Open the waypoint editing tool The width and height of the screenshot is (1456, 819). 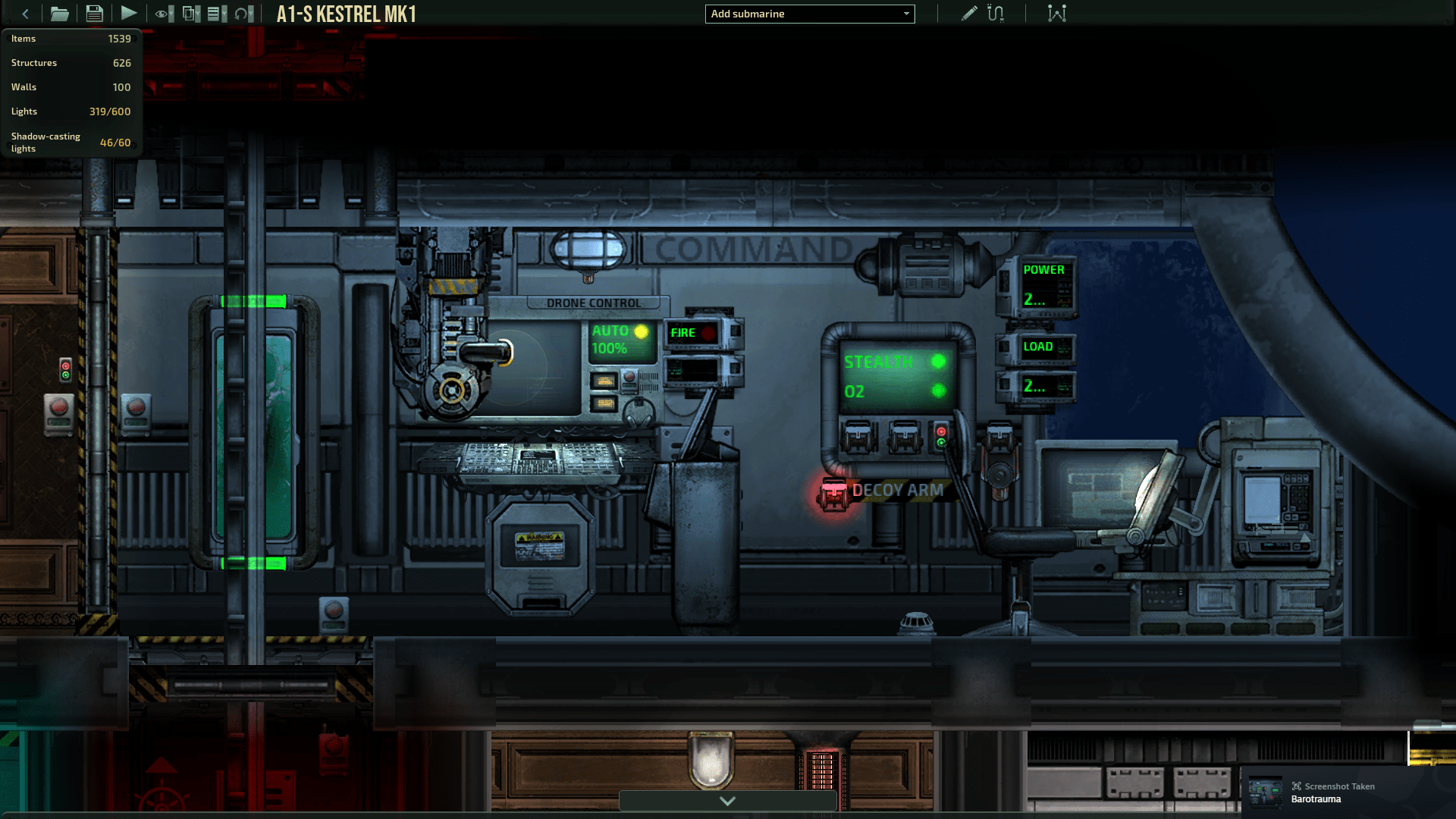1056,13
